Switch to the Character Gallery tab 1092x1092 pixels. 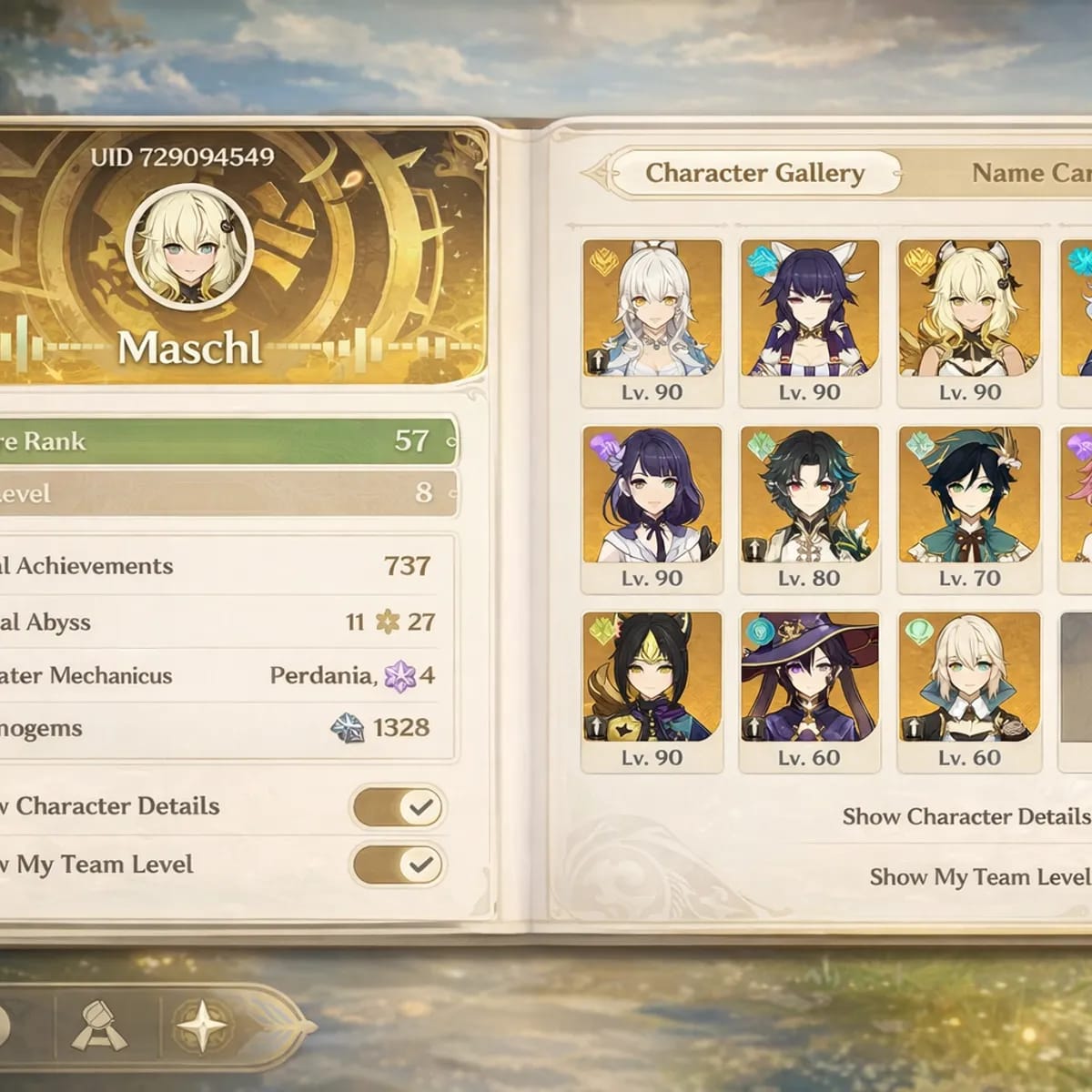pyautogui.click(x=754, y=173)
